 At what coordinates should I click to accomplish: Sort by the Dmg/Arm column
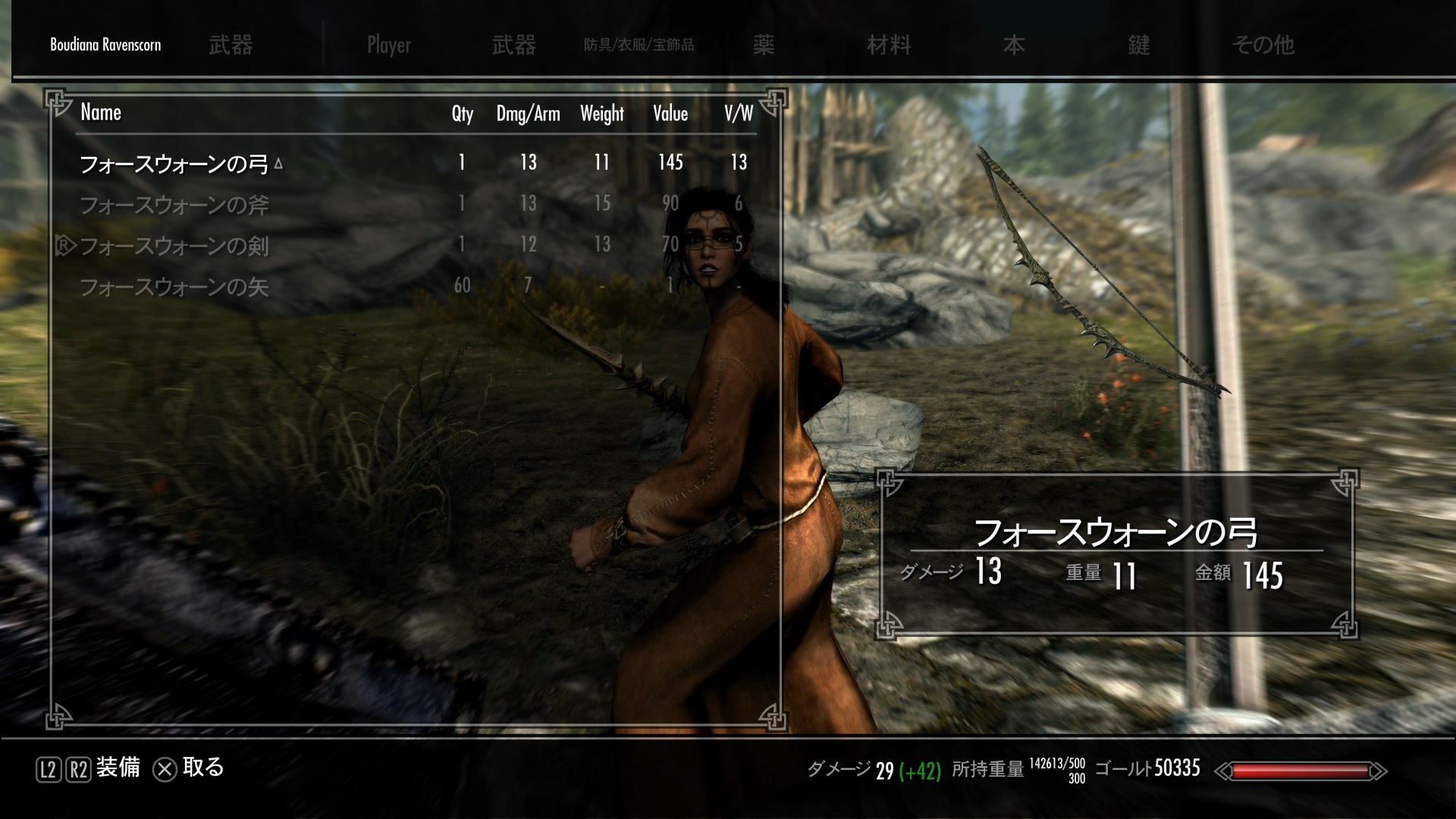pos(528,114)
